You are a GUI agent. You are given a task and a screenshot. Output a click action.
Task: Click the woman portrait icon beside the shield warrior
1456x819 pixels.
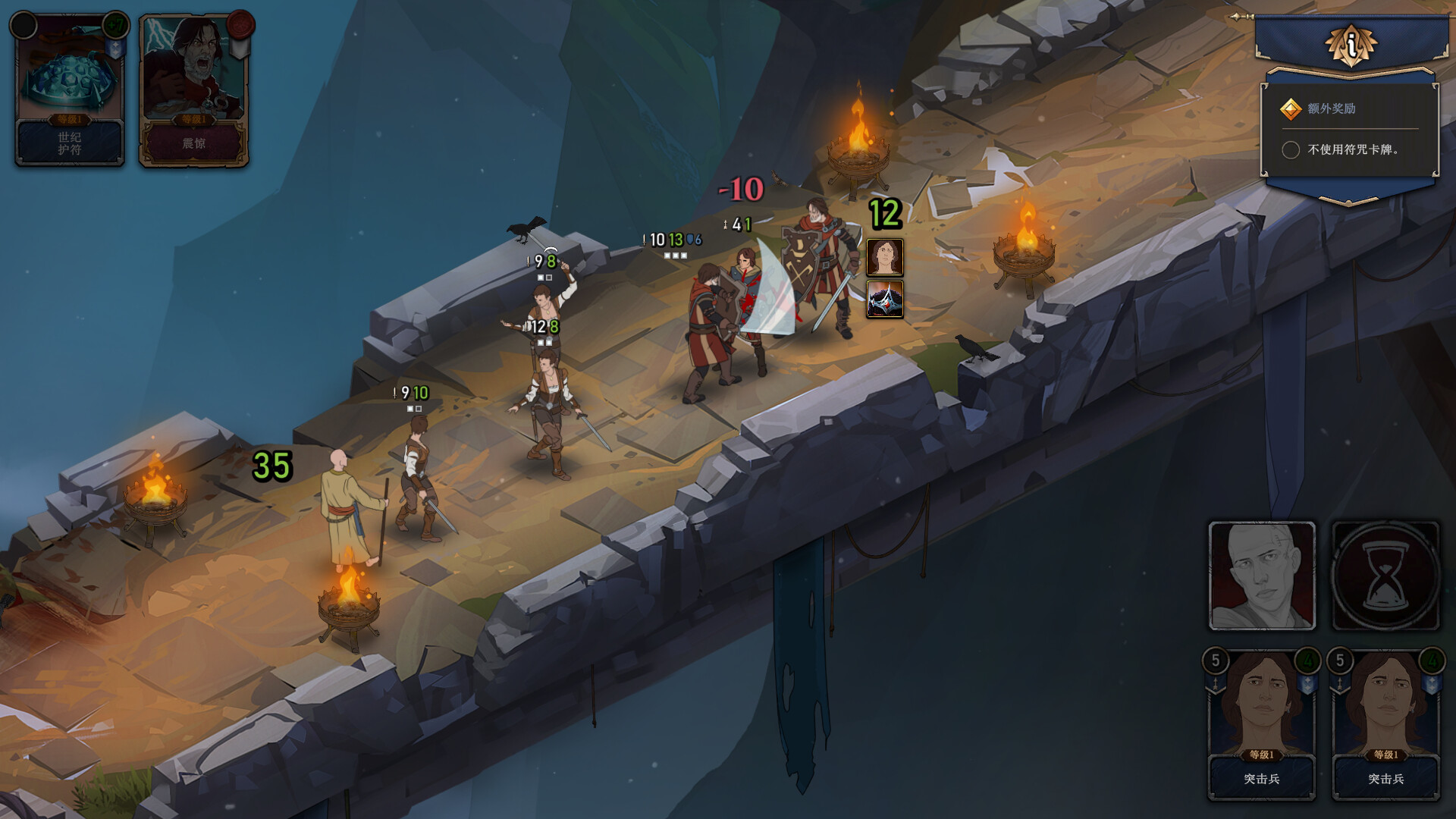click(x=884, y=257)
